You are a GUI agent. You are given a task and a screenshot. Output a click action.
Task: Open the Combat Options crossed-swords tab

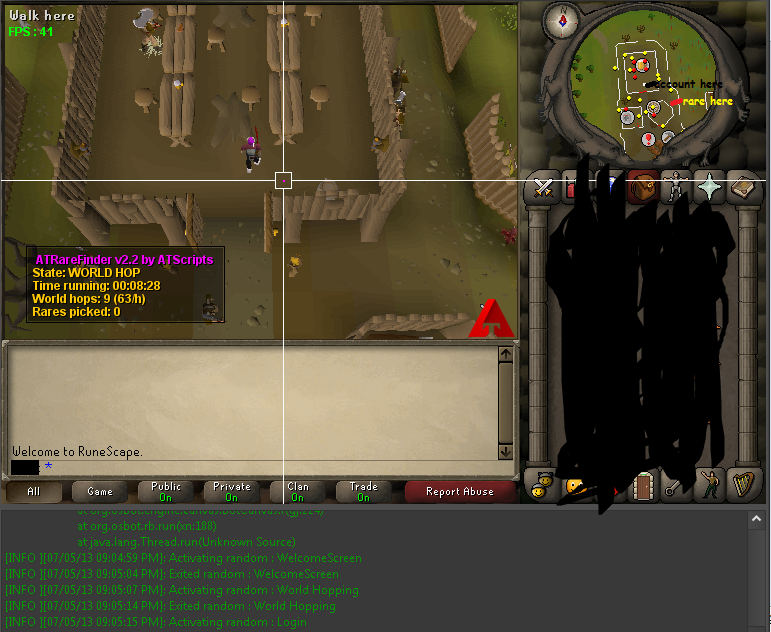coord(543,188)
